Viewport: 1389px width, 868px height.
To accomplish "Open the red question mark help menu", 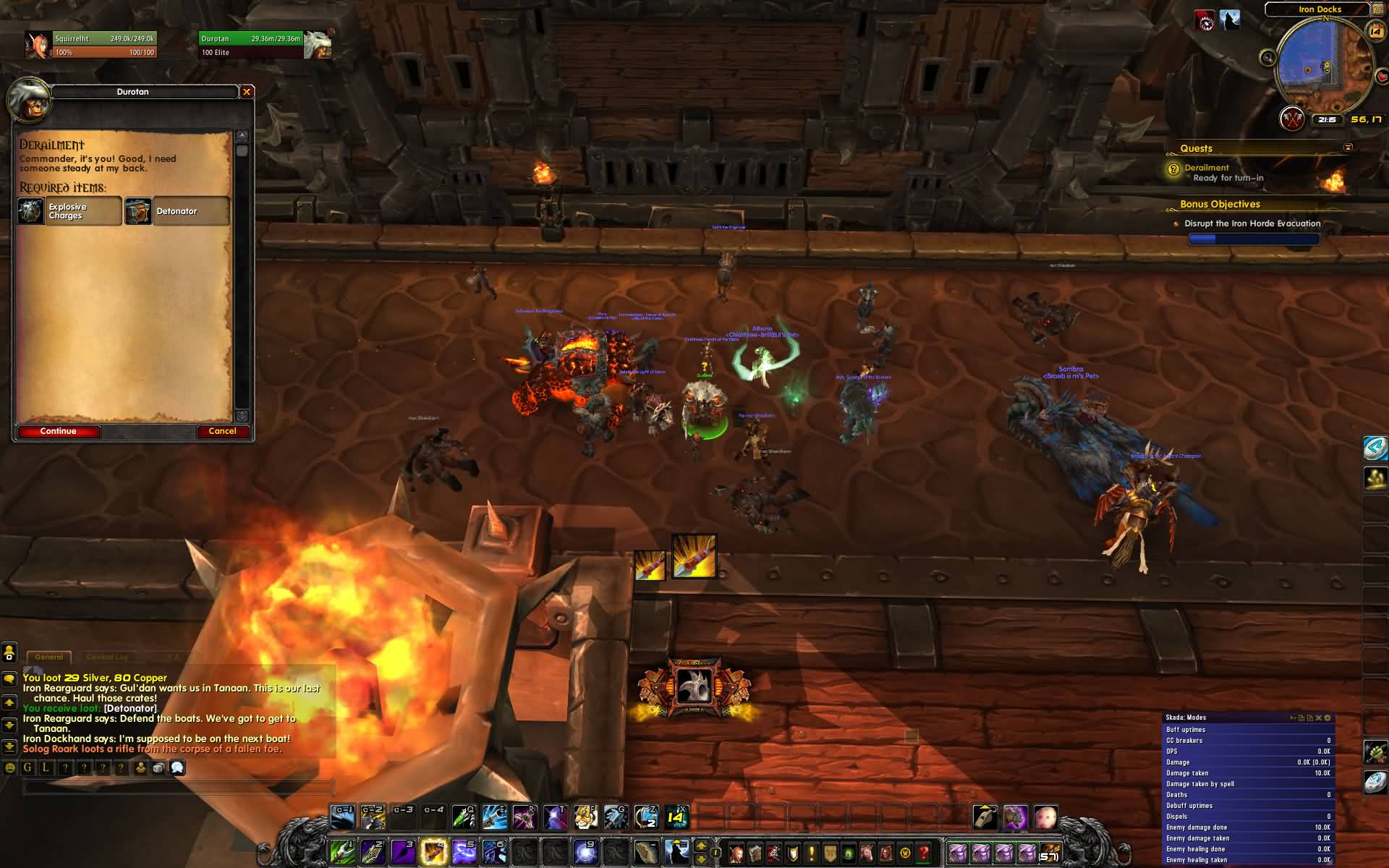I will [x=924, y=852].
